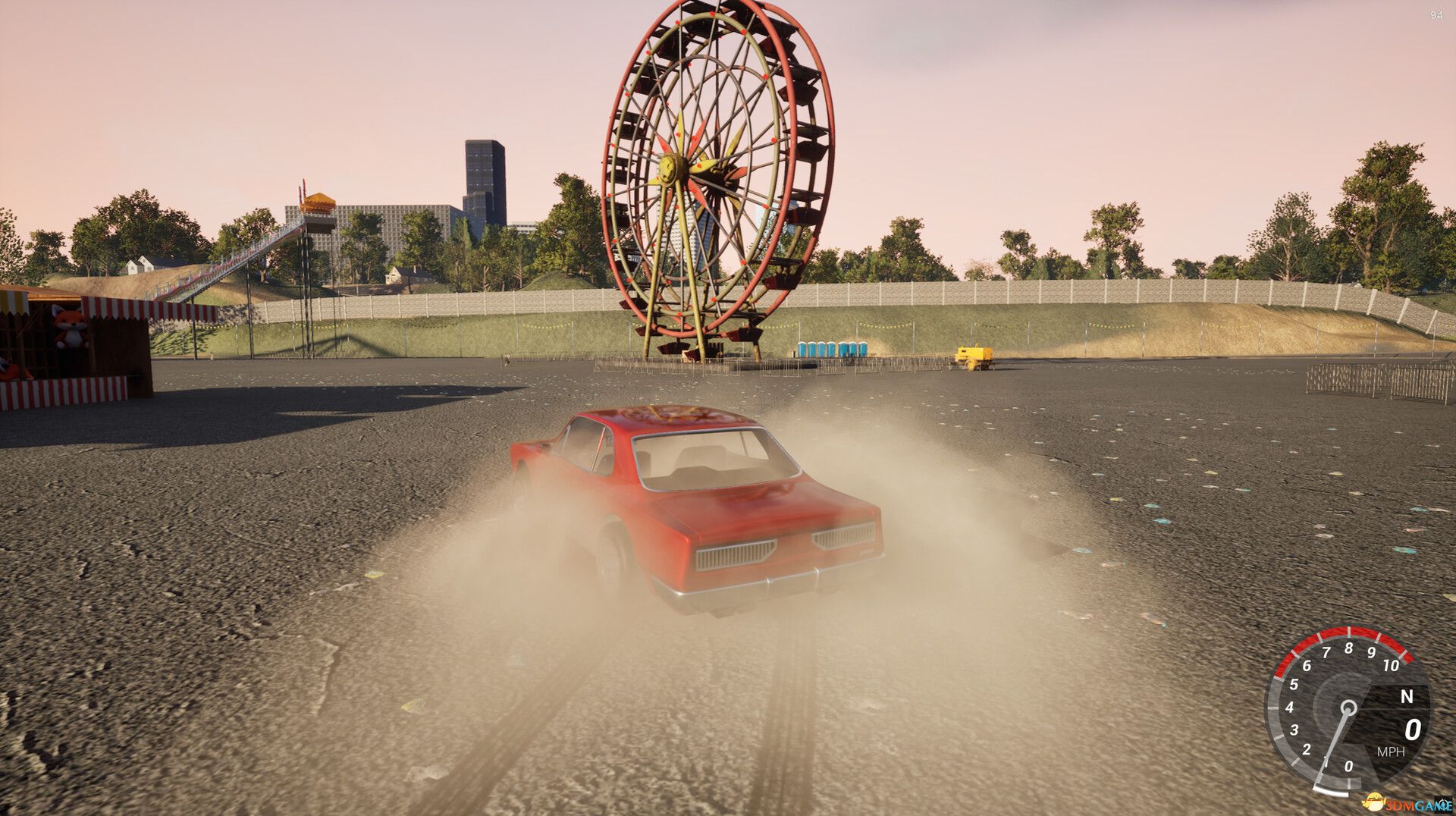The image size is (1456, 816).
Task: Click the number 10 on the rev gauge
Action: (1390, 665)
